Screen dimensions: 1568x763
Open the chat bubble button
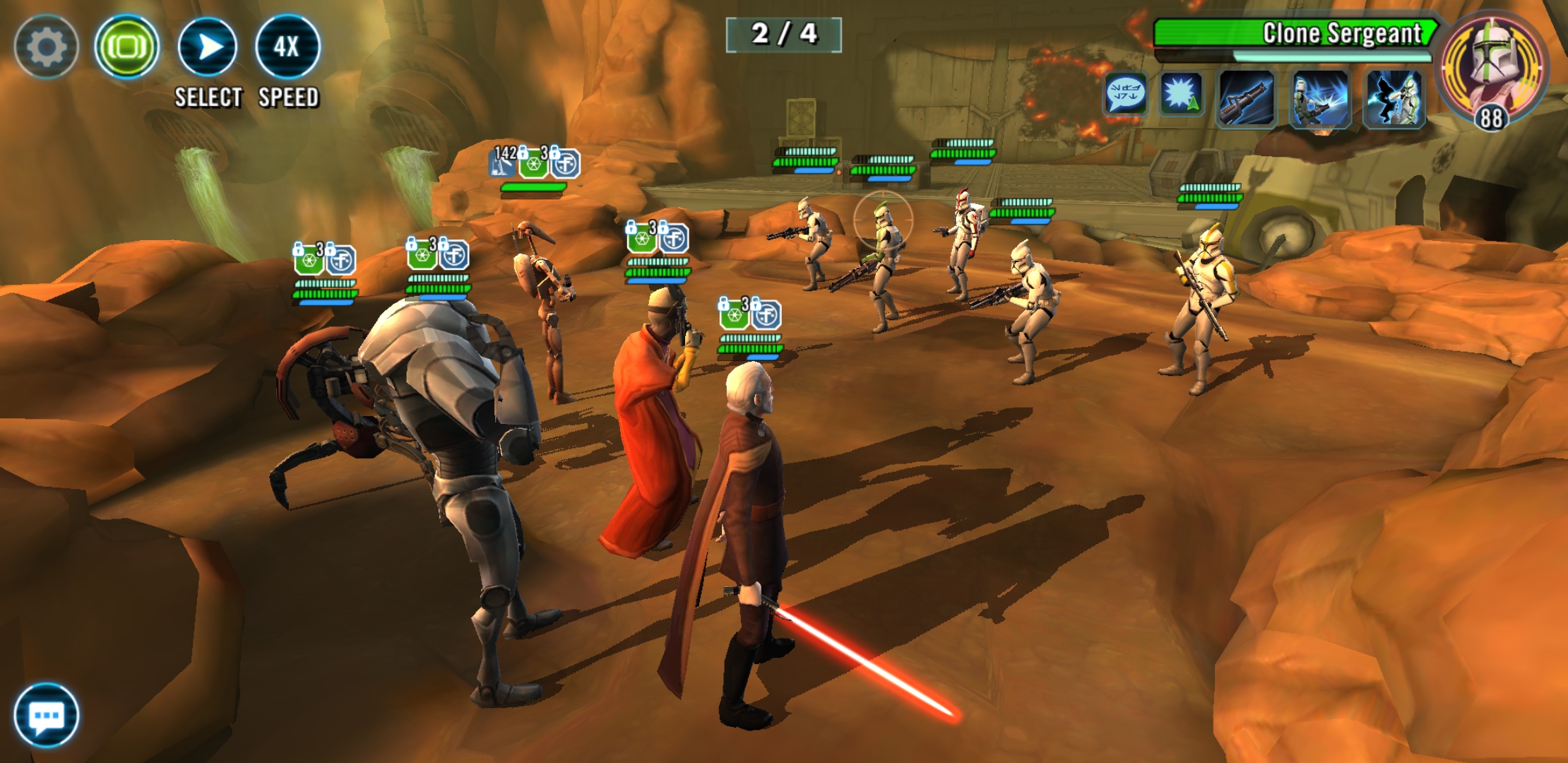[47, 716]
